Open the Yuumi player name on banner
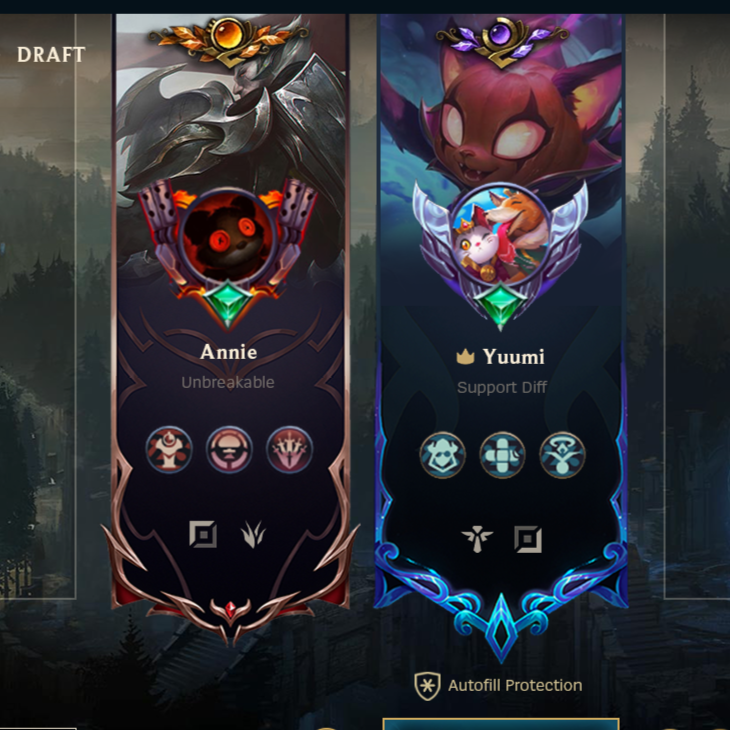 click(514, 357)
